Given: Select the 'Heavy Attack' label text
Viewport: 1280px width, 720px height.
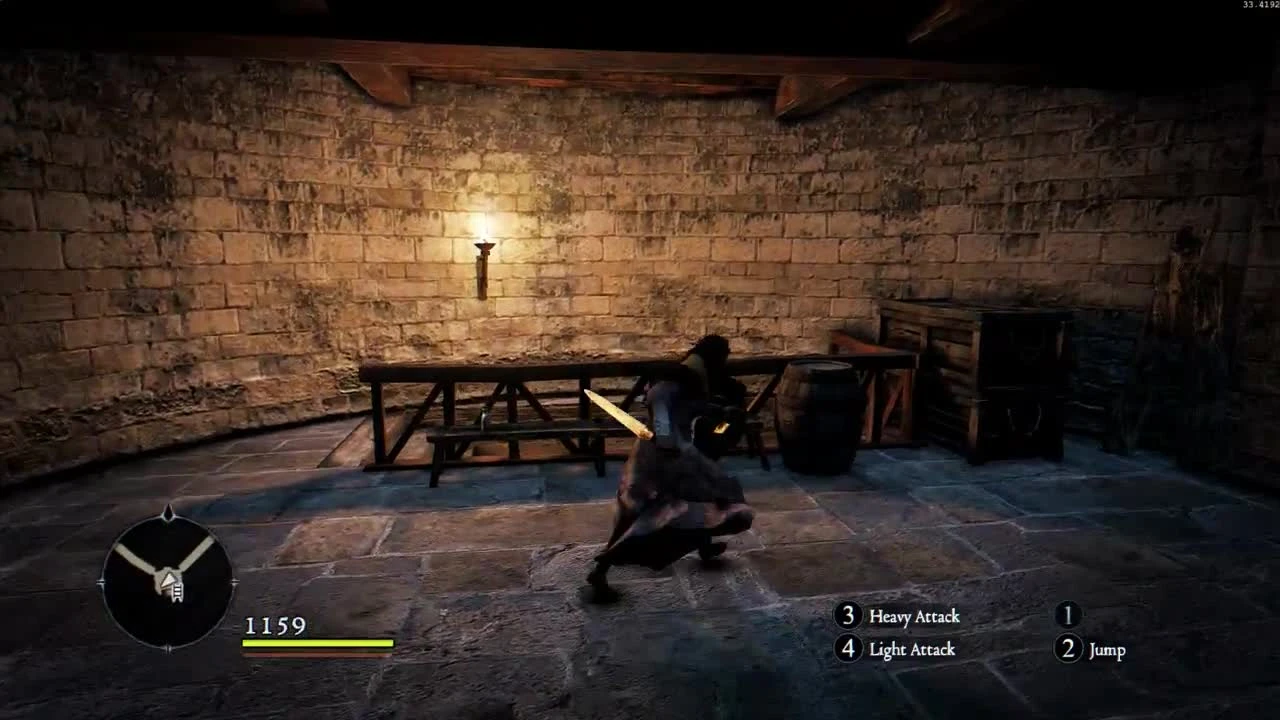Looking at the screenshot, I should tap(917, 617).
